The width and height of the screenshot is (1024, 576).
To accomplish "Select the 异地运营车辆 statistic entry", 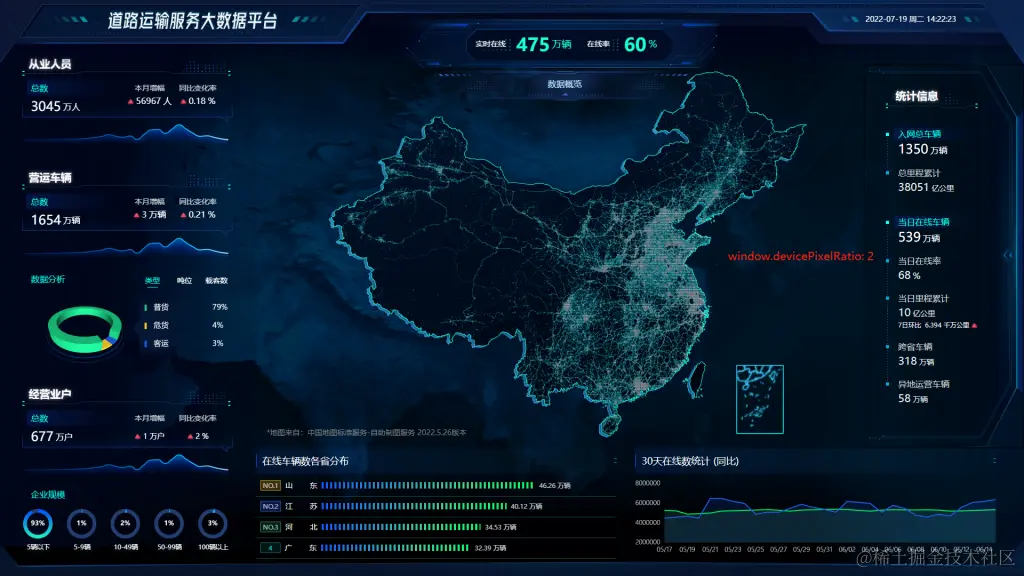I will [x=922, y=384].
